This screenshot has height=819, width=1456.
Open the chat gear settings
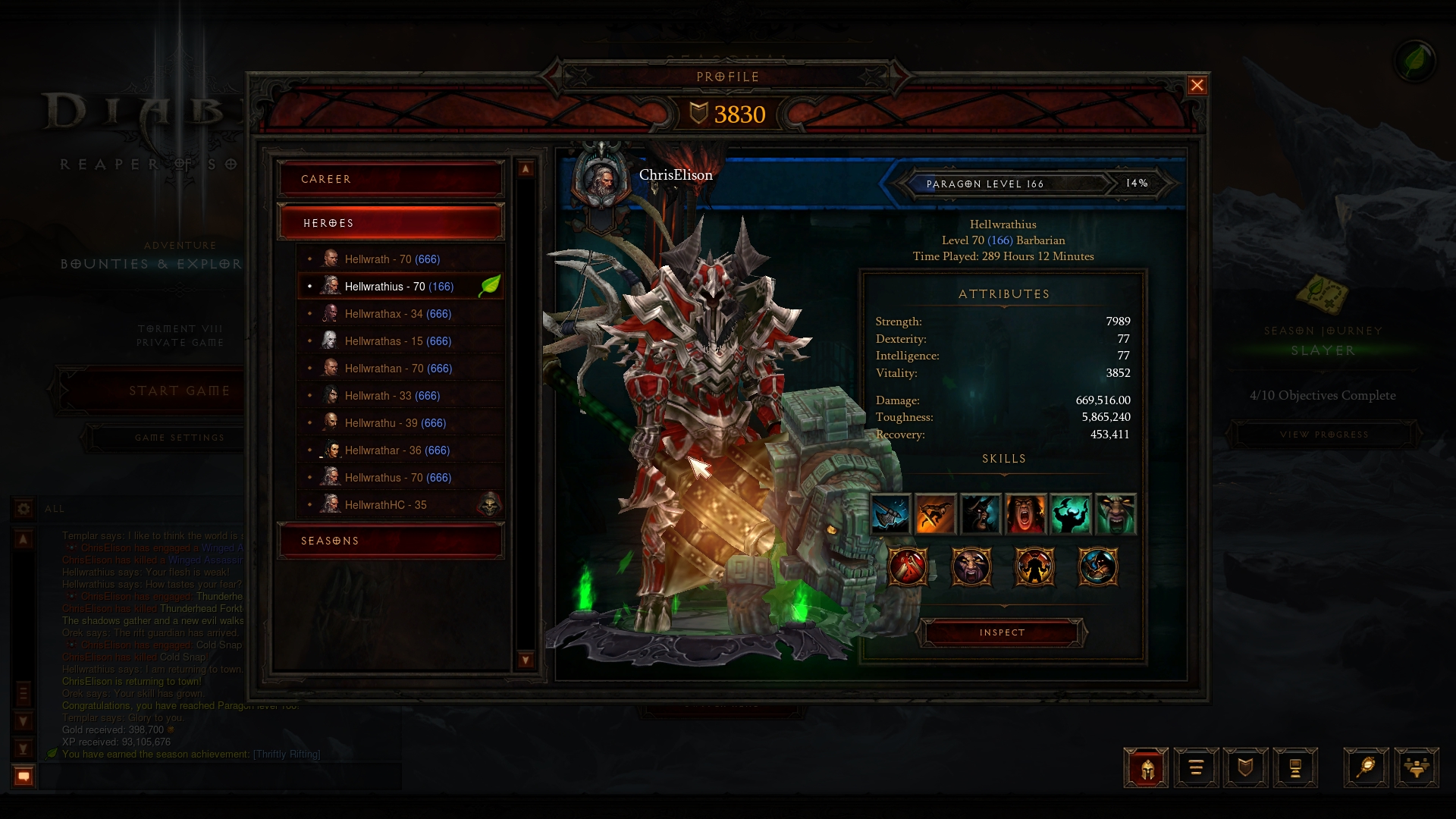24,509
